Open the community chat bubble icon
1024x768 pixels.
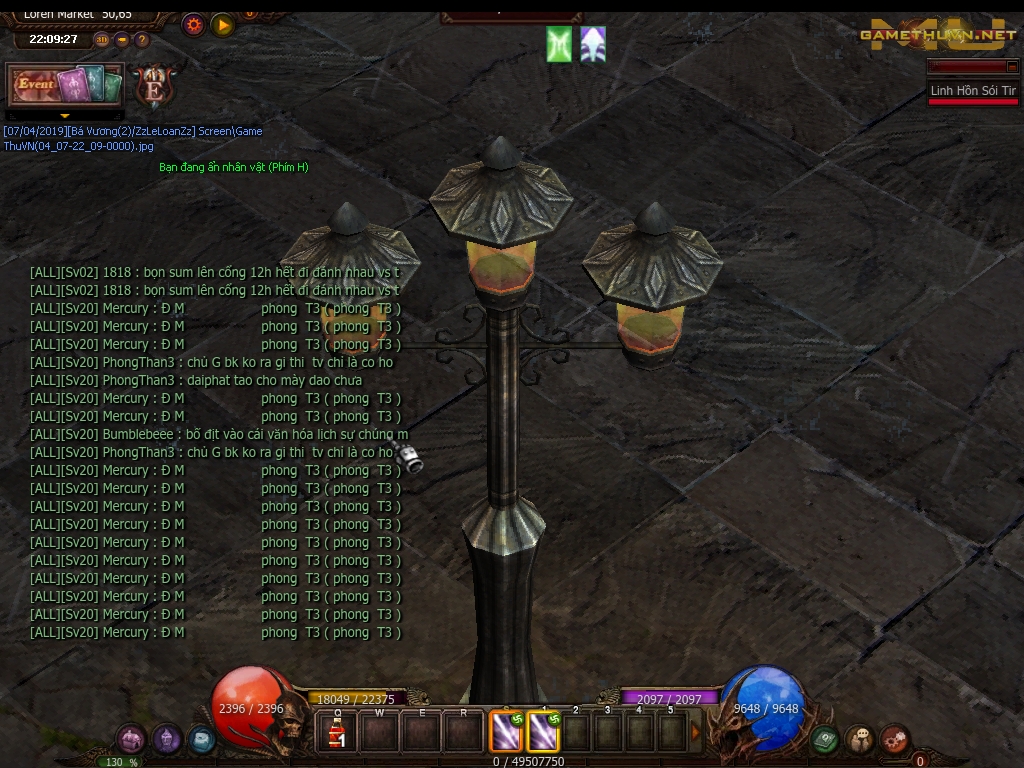tap(860, 740)
